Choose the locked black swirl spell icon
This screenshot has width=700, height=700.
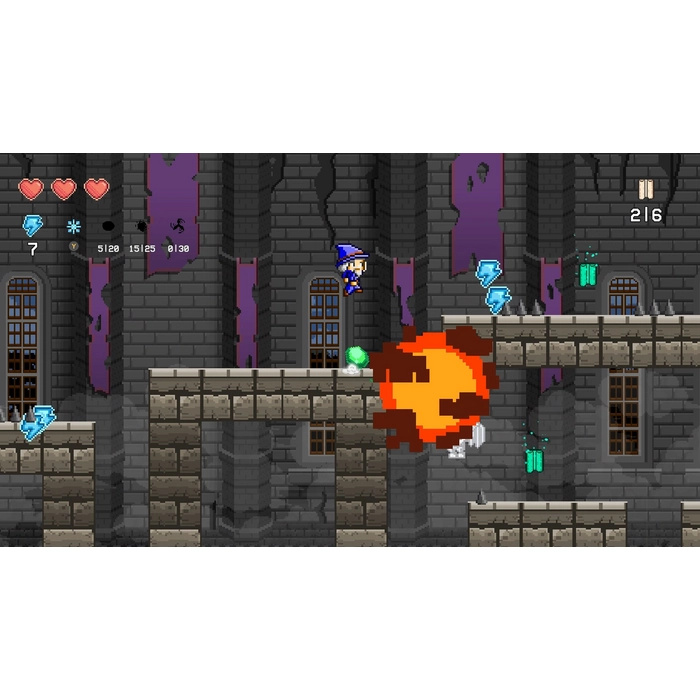point(178,226)
